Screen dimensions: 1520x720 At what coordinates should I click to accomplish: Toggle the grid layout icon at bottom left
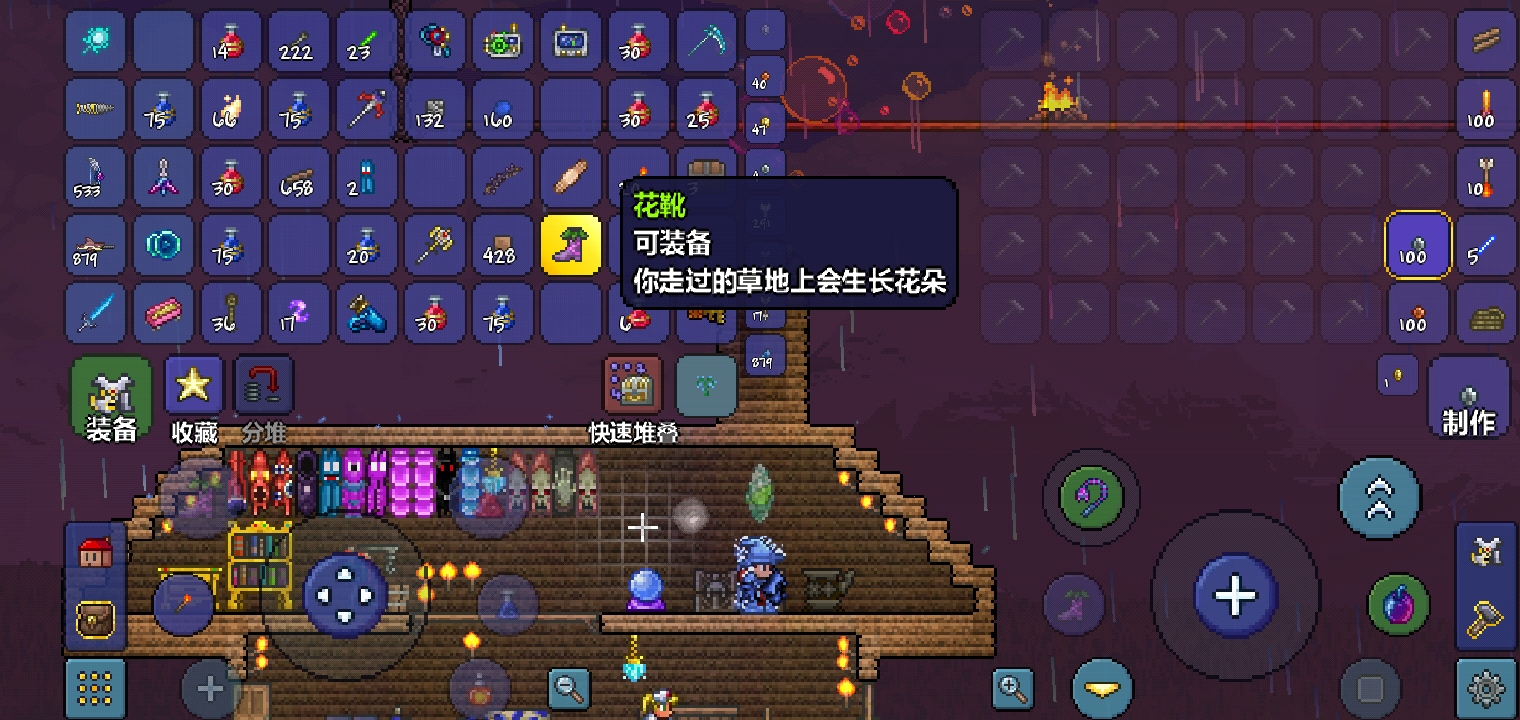click(95, 690)
